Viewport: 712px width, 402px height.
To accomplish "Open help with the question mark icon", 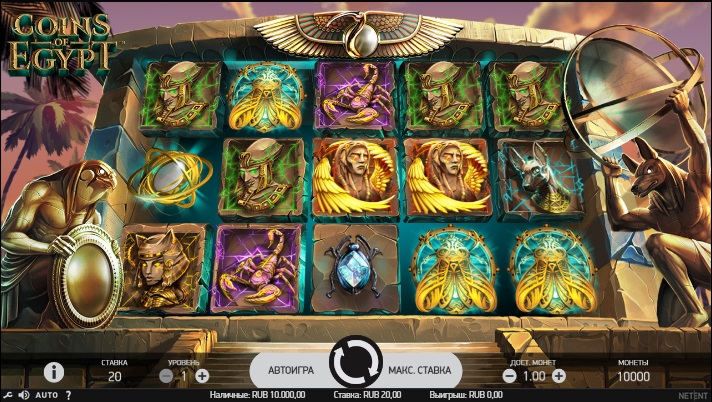I will (68, 395).
